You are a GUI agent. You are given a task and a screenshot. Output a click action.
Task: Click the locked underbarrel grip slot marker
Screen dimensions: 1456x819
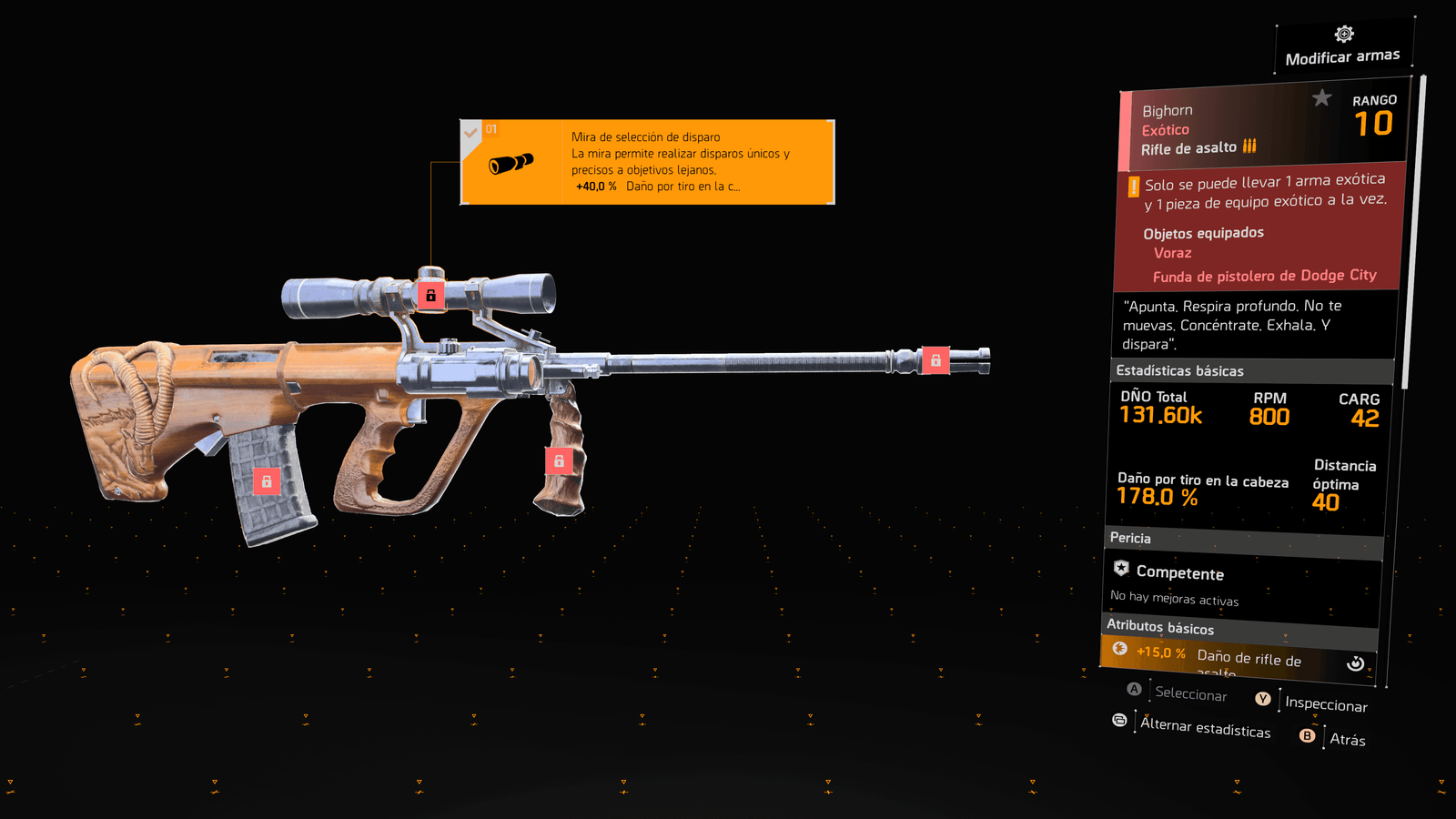[x=559, y=461]
